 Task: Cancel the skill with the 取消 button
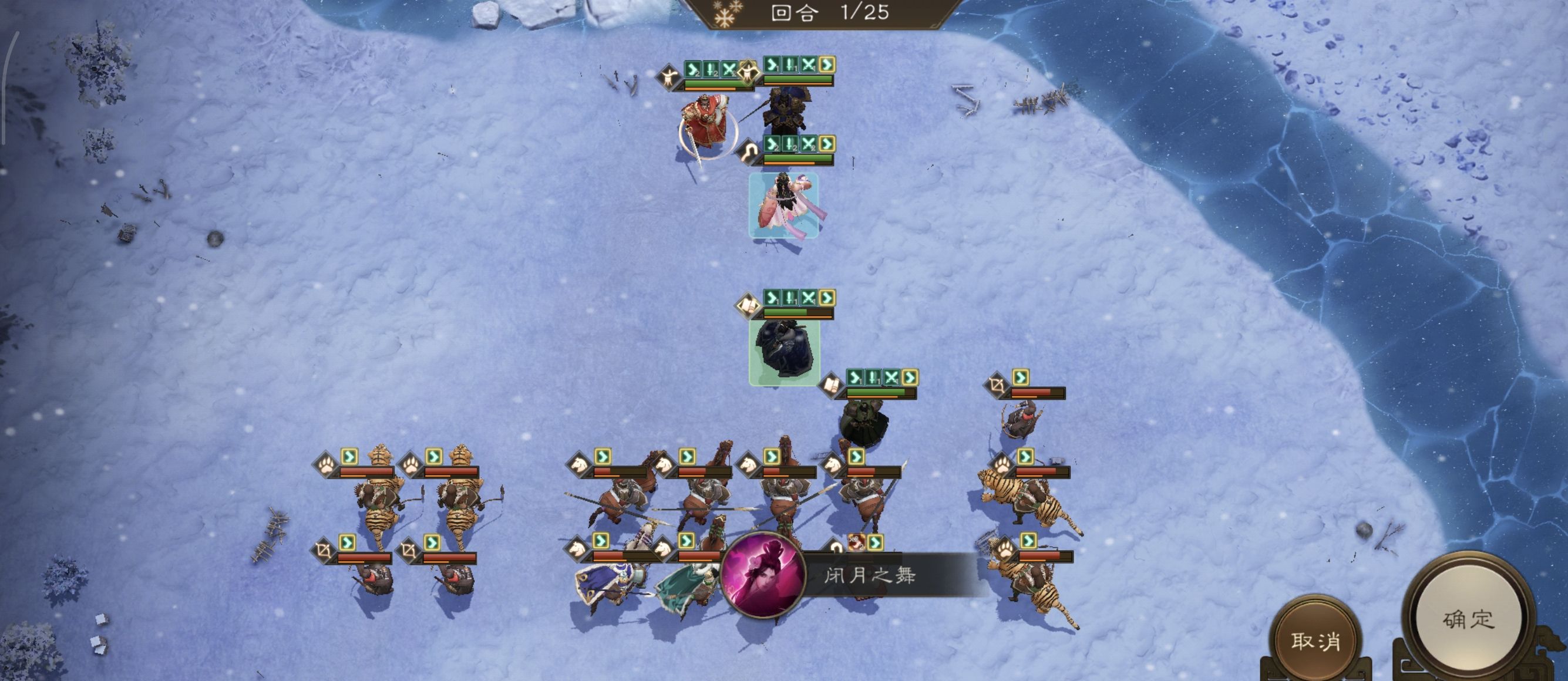(x=1315, y=641)
